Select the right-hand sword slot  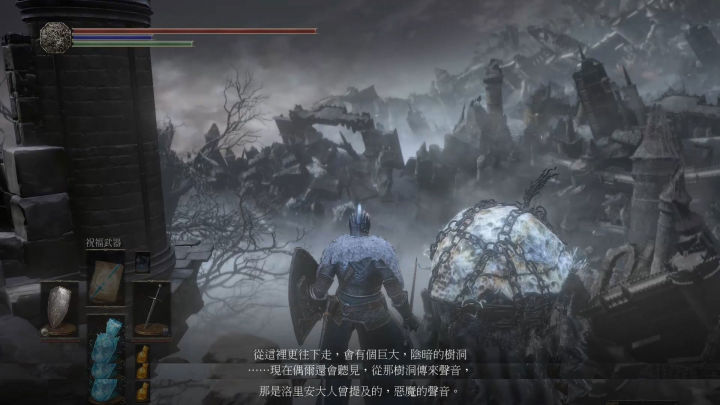coord(150,307)
